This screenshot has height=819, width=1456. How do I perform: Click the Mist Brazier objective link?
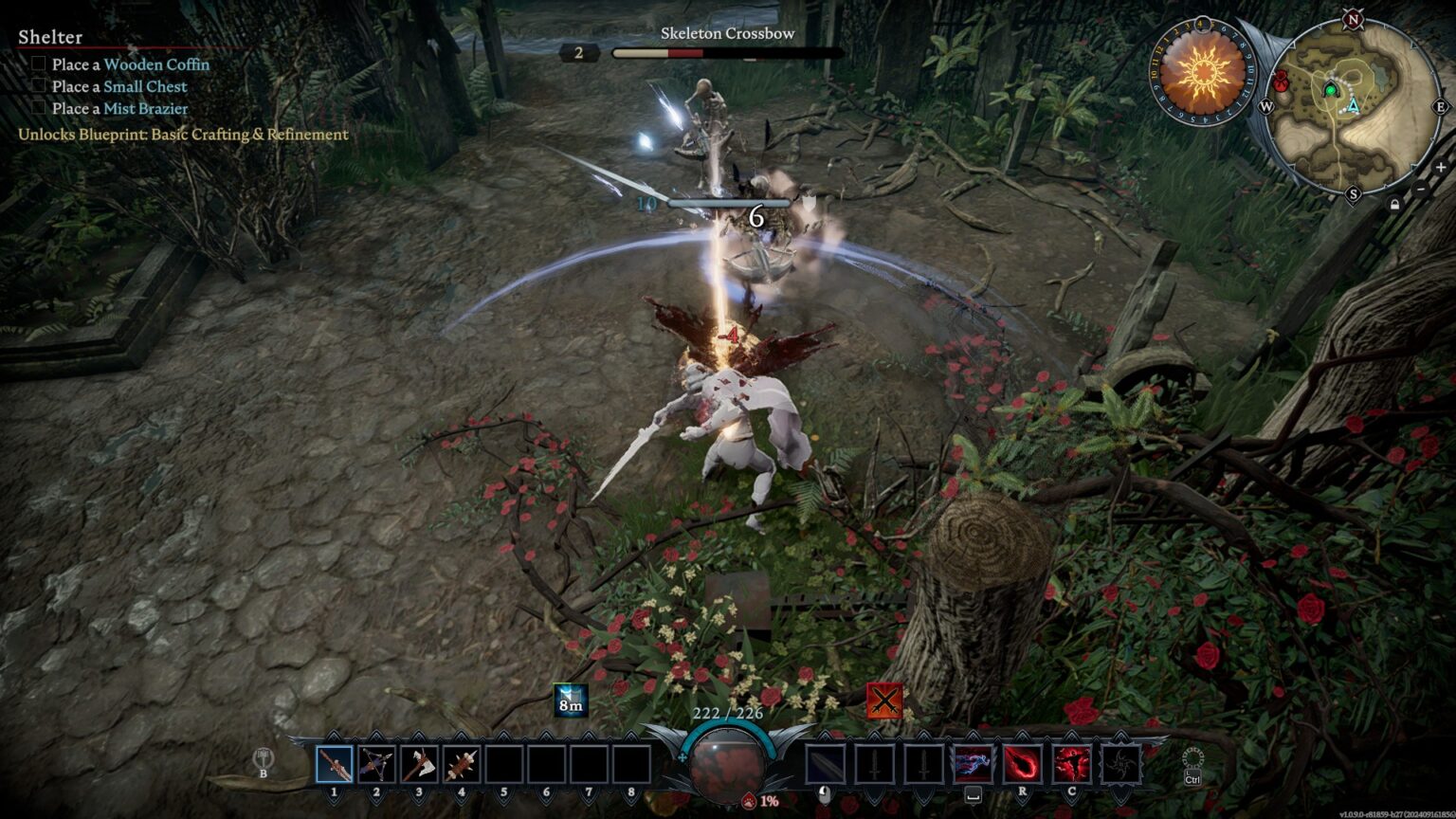(x=145, y=108)
